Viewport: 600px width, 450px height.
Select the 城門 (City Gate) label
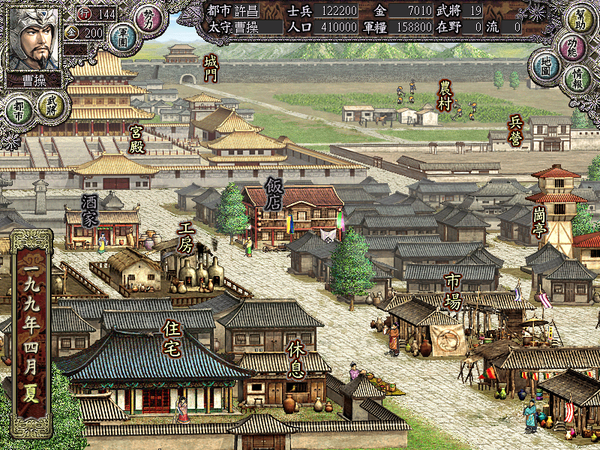tap(209, 68)
